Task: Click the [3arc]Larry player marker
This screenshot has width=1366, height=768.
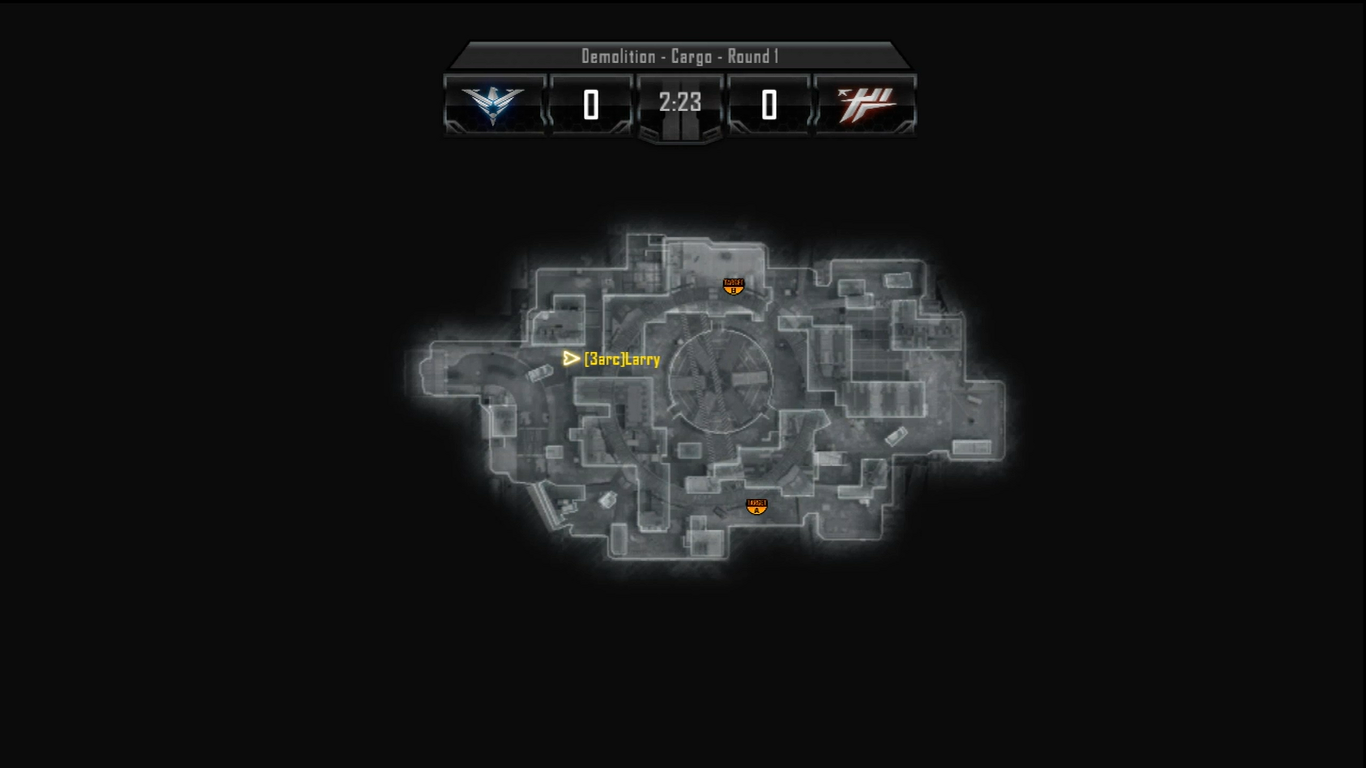Action: [x=572, y=358]
